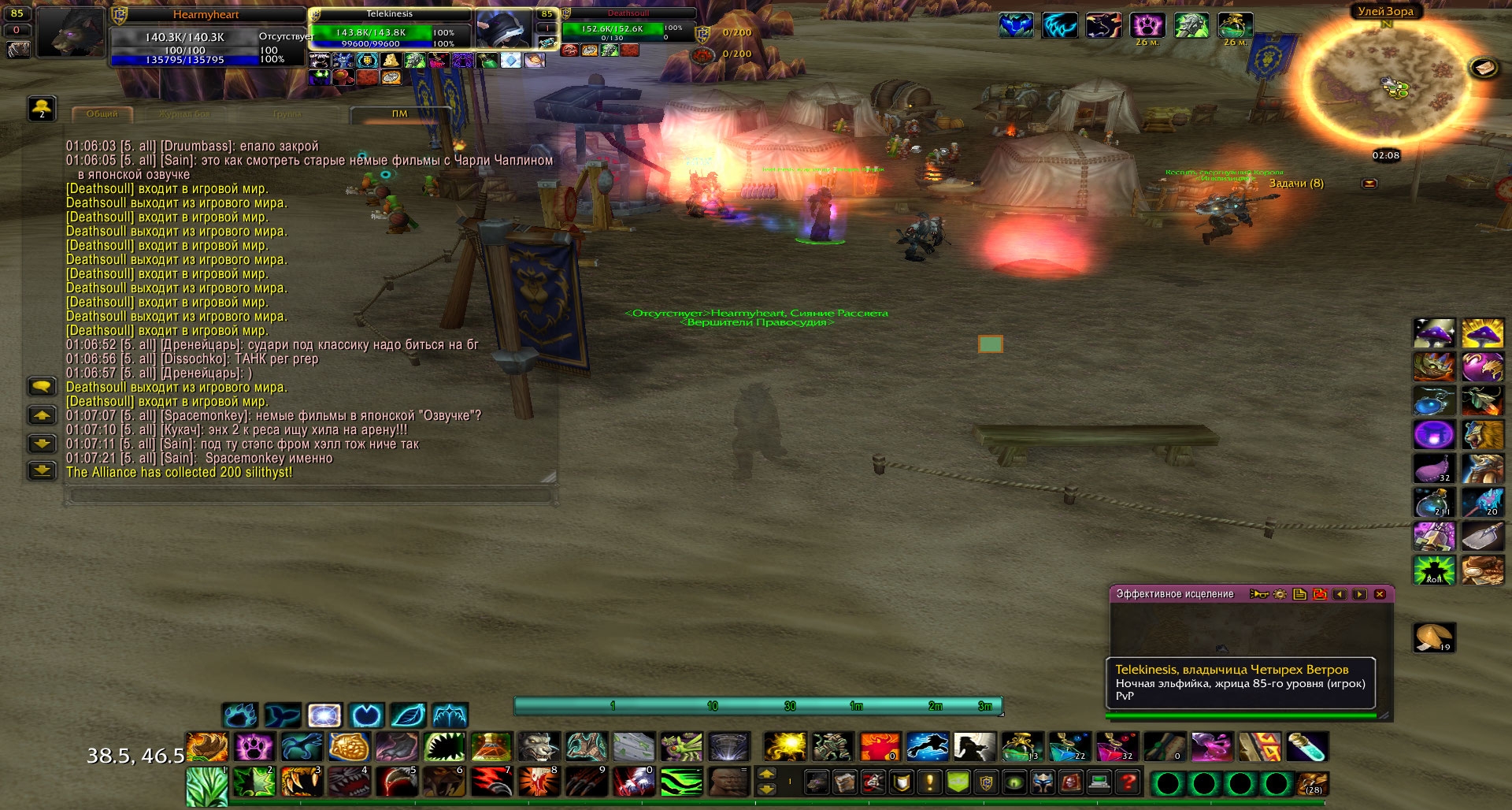Image resolution: width=1512 pixels, height=810 pixels.
Task: Use the lion head ability icon
Action: pos(1481,435)
